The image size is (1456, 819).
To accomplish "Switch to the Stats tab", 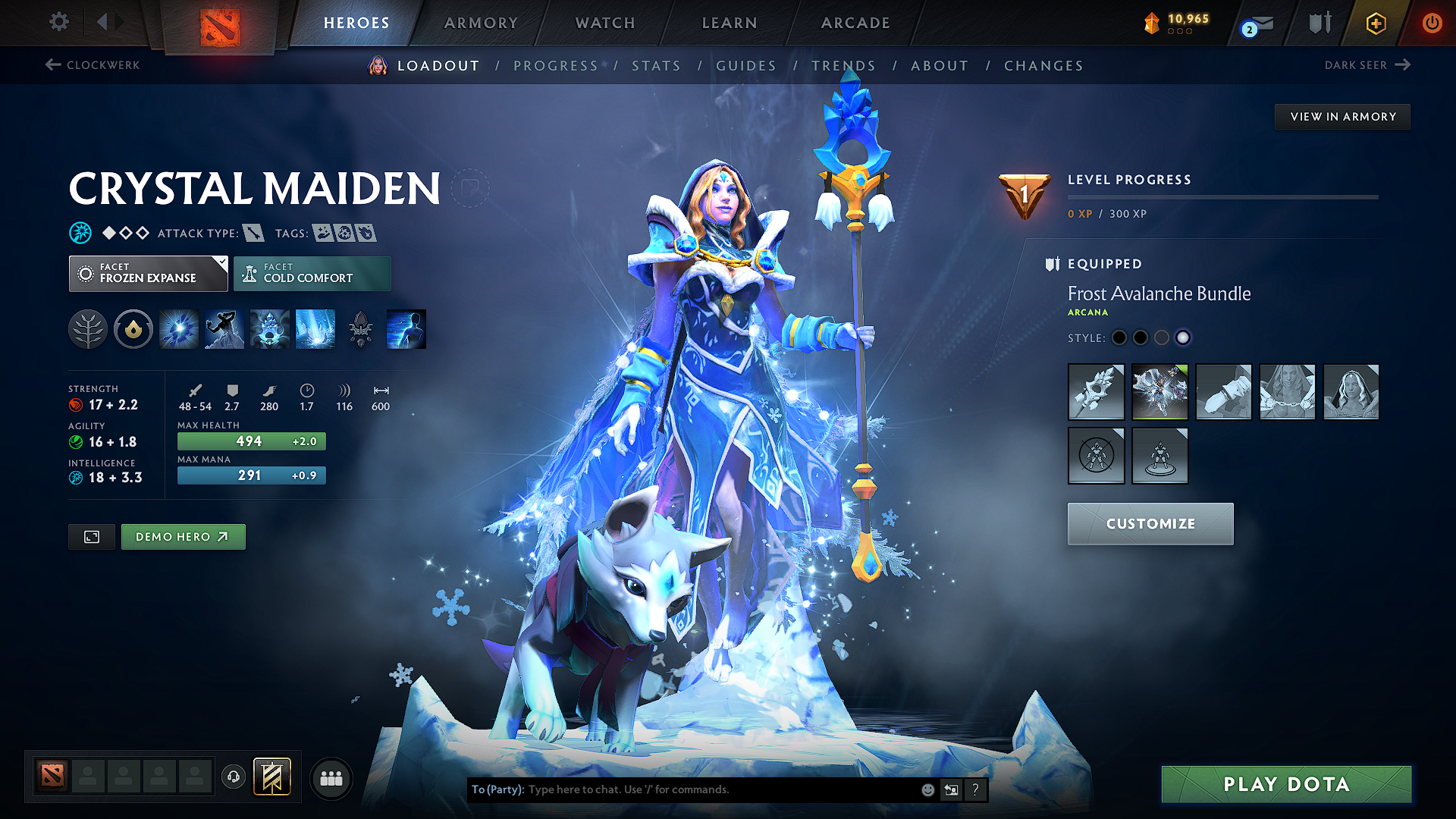I will click(x=657, y=65).
